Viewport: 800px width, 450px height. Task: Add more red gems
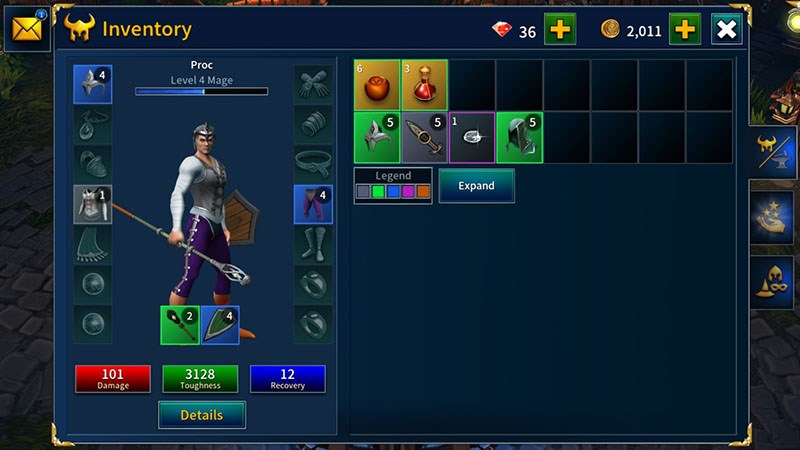pyautogui.click(x=559, y=29)
